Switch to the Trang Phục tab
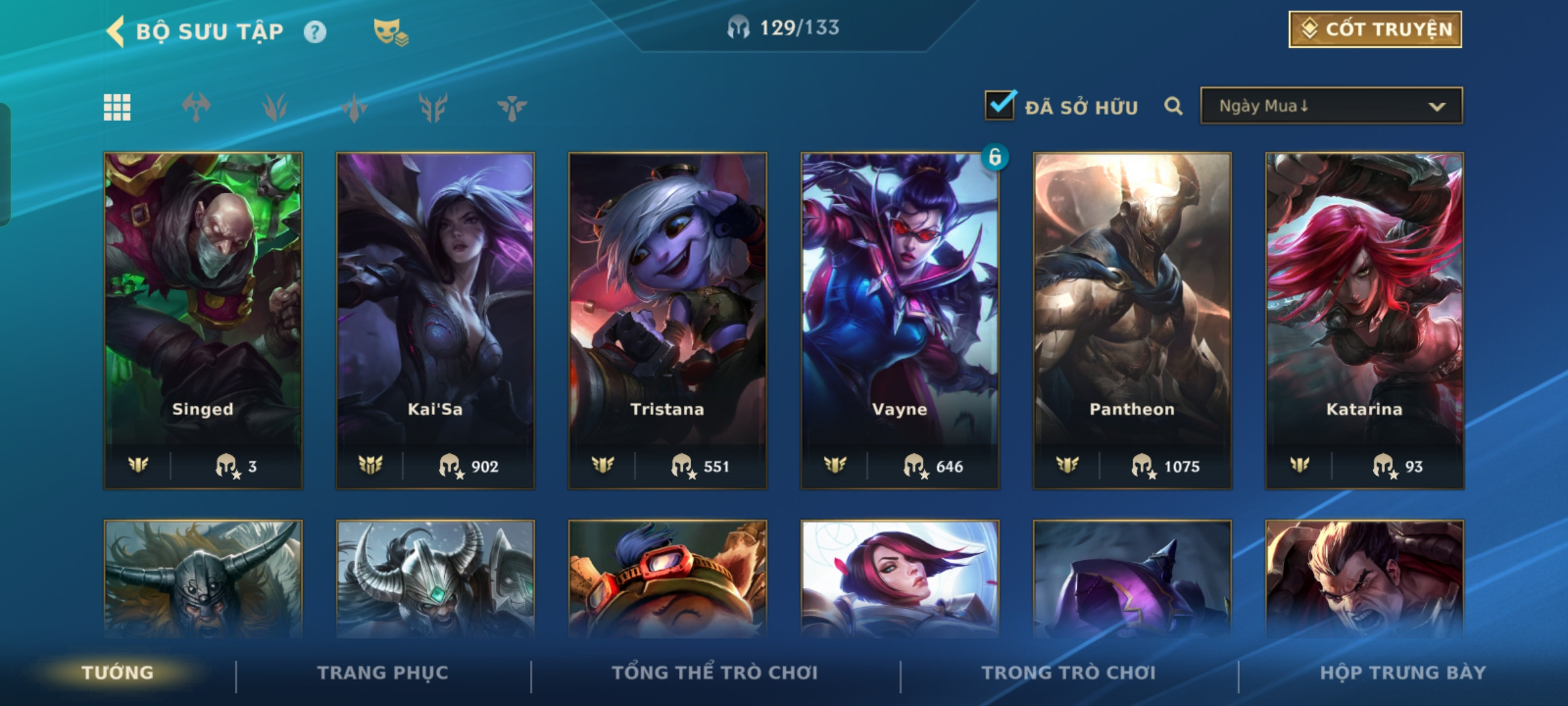This screenshot has width=1568, height=706. 383,673
